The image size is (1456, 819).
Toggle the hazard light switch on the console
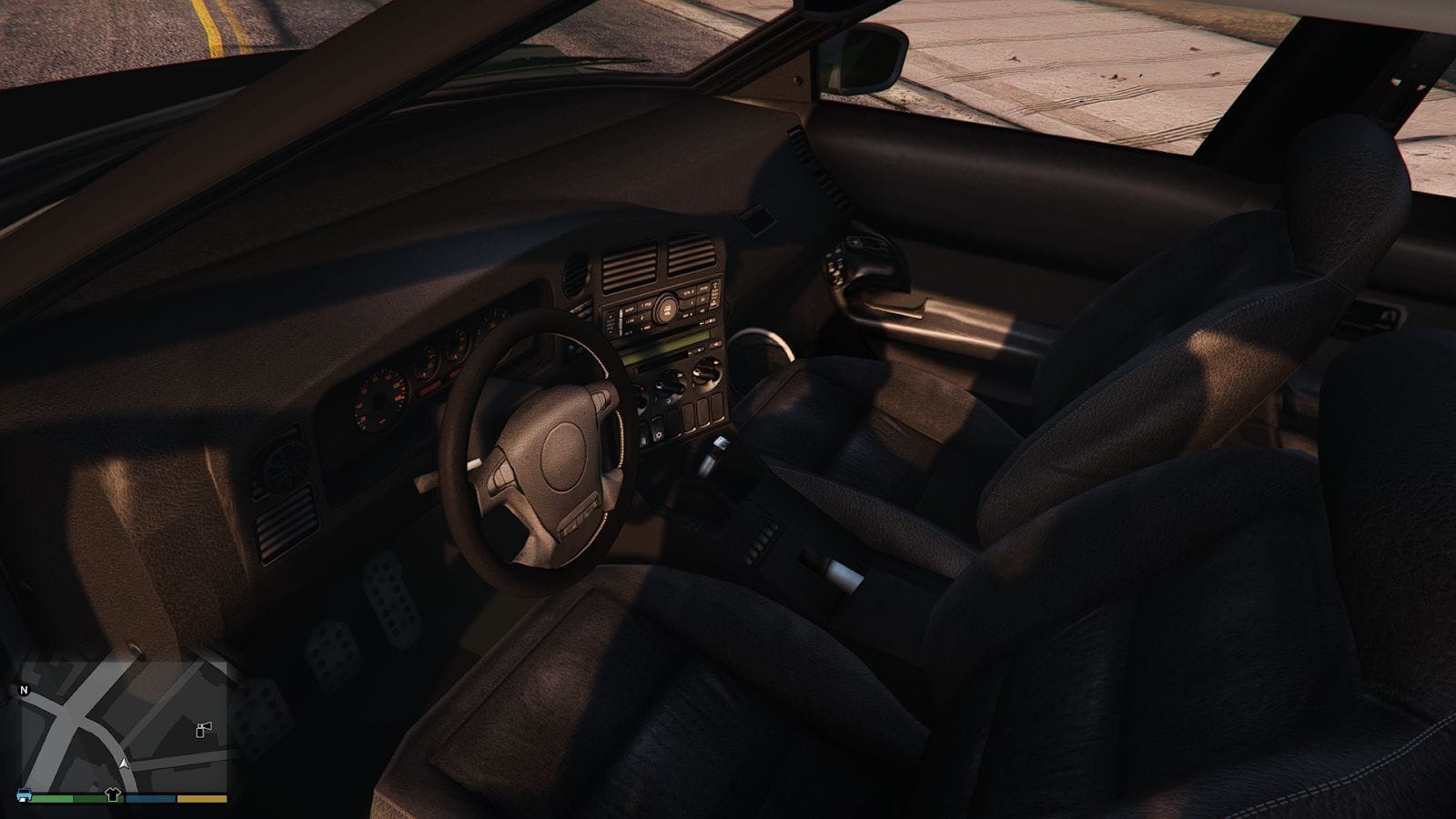[x=642, y=390]
